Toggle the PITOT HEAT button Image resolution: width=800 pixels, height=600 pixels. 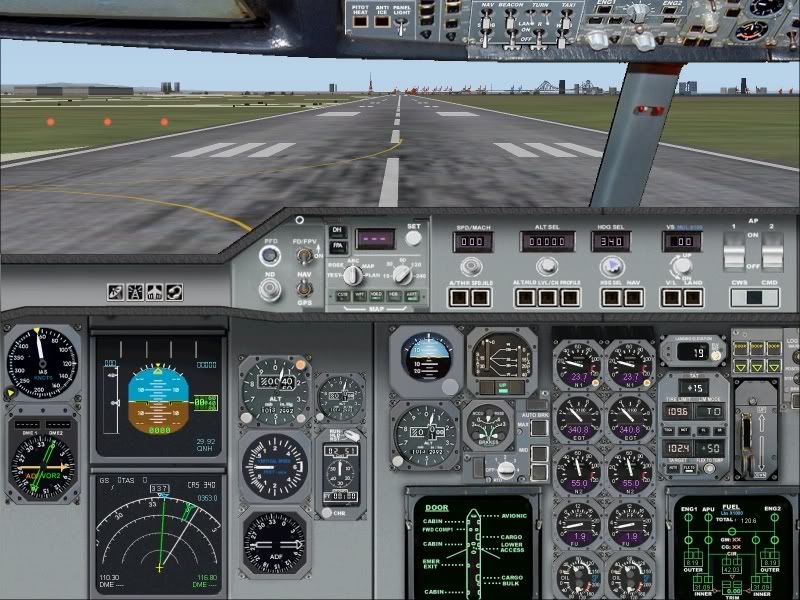[x=362, y=22]
